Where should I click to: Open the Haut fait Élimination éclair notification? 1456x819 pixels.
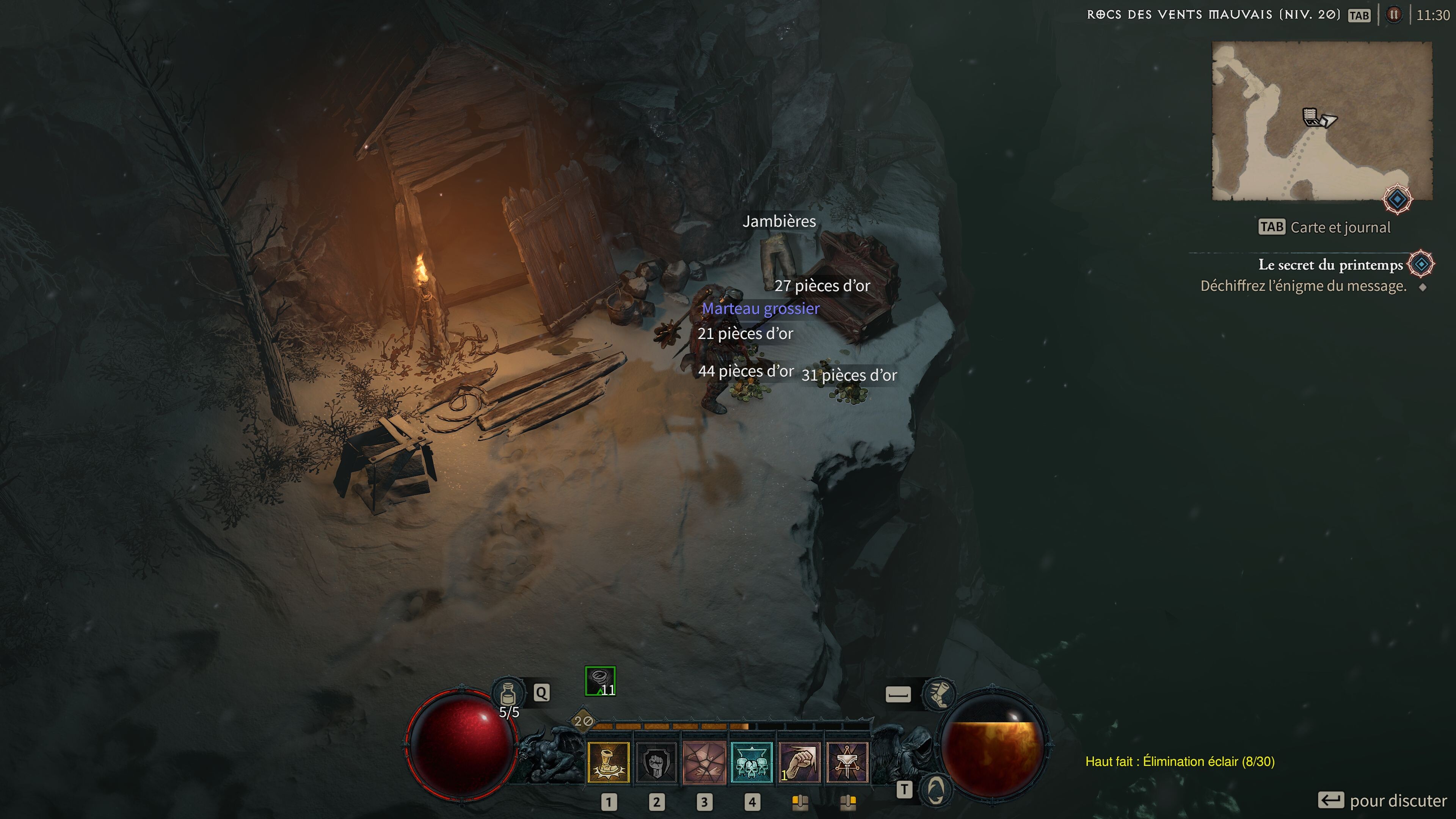coord(1180,761)
